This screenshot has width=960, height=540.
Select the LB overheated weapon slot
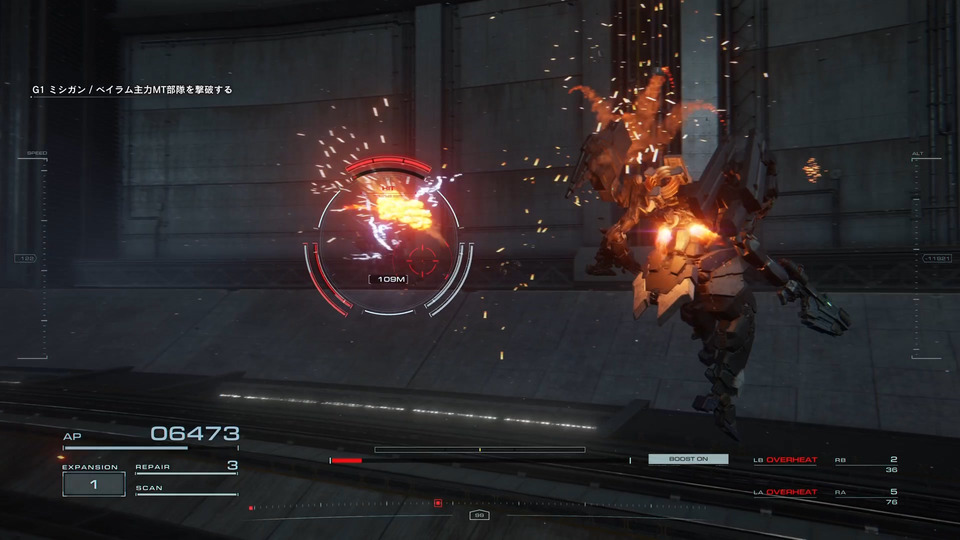[x=786, y=460]
